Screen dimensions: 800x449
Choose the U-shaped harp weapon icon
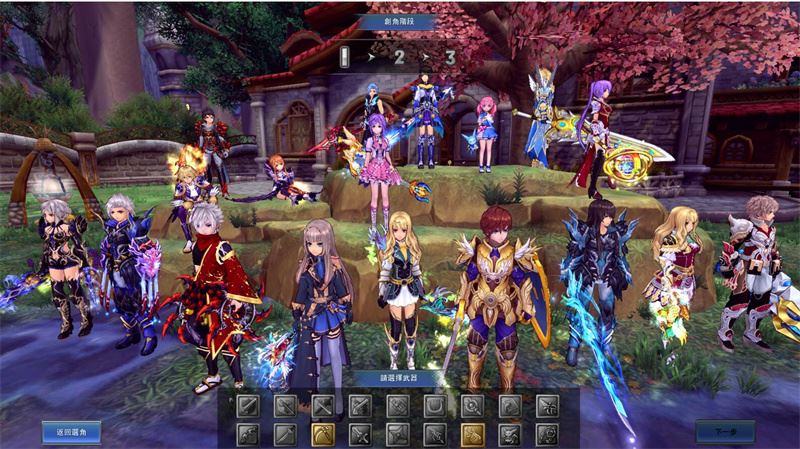[435, 406]
